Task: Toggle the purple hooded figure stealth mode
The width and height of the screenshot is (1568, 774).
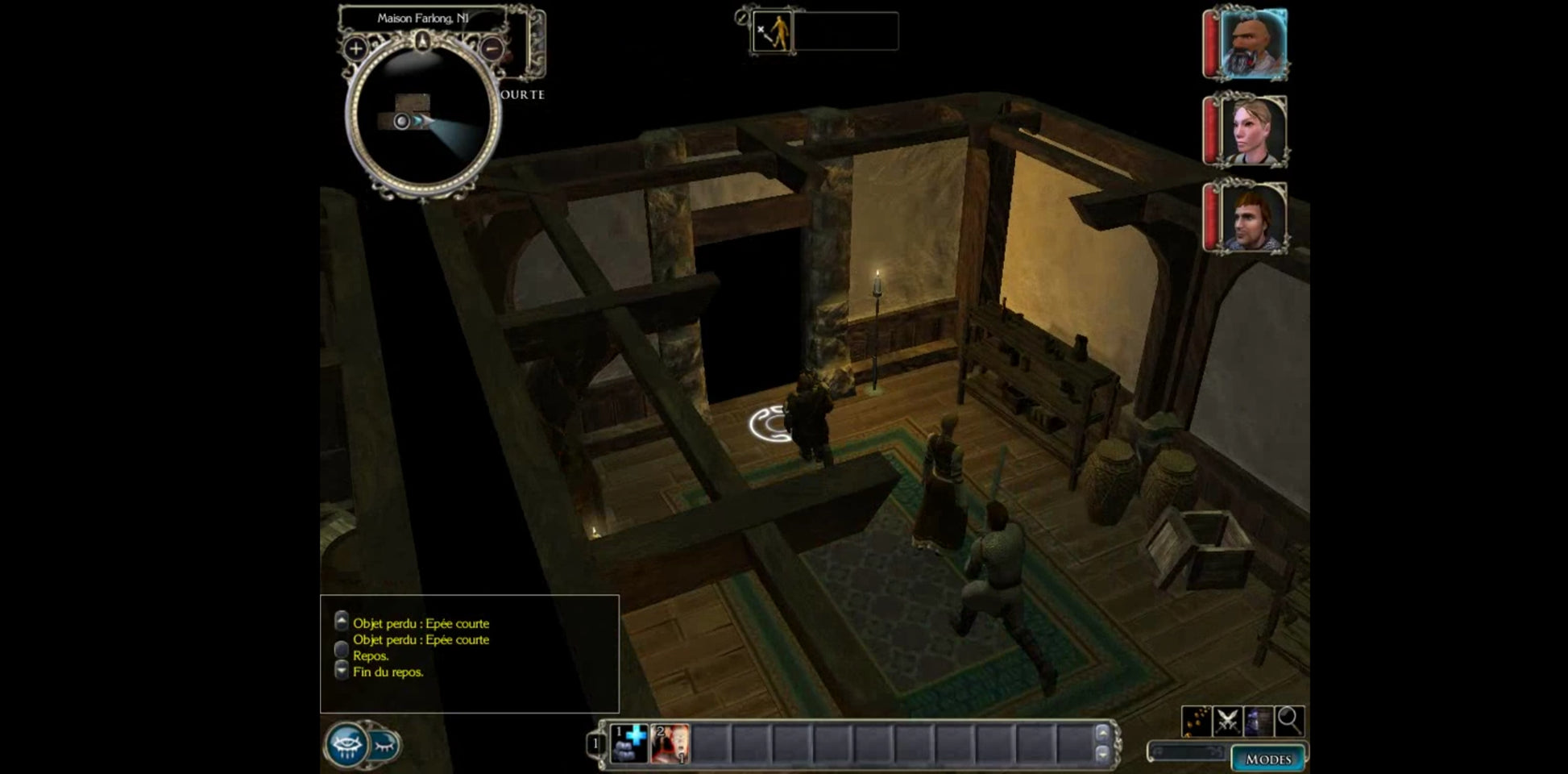Action: point(1259,720)
